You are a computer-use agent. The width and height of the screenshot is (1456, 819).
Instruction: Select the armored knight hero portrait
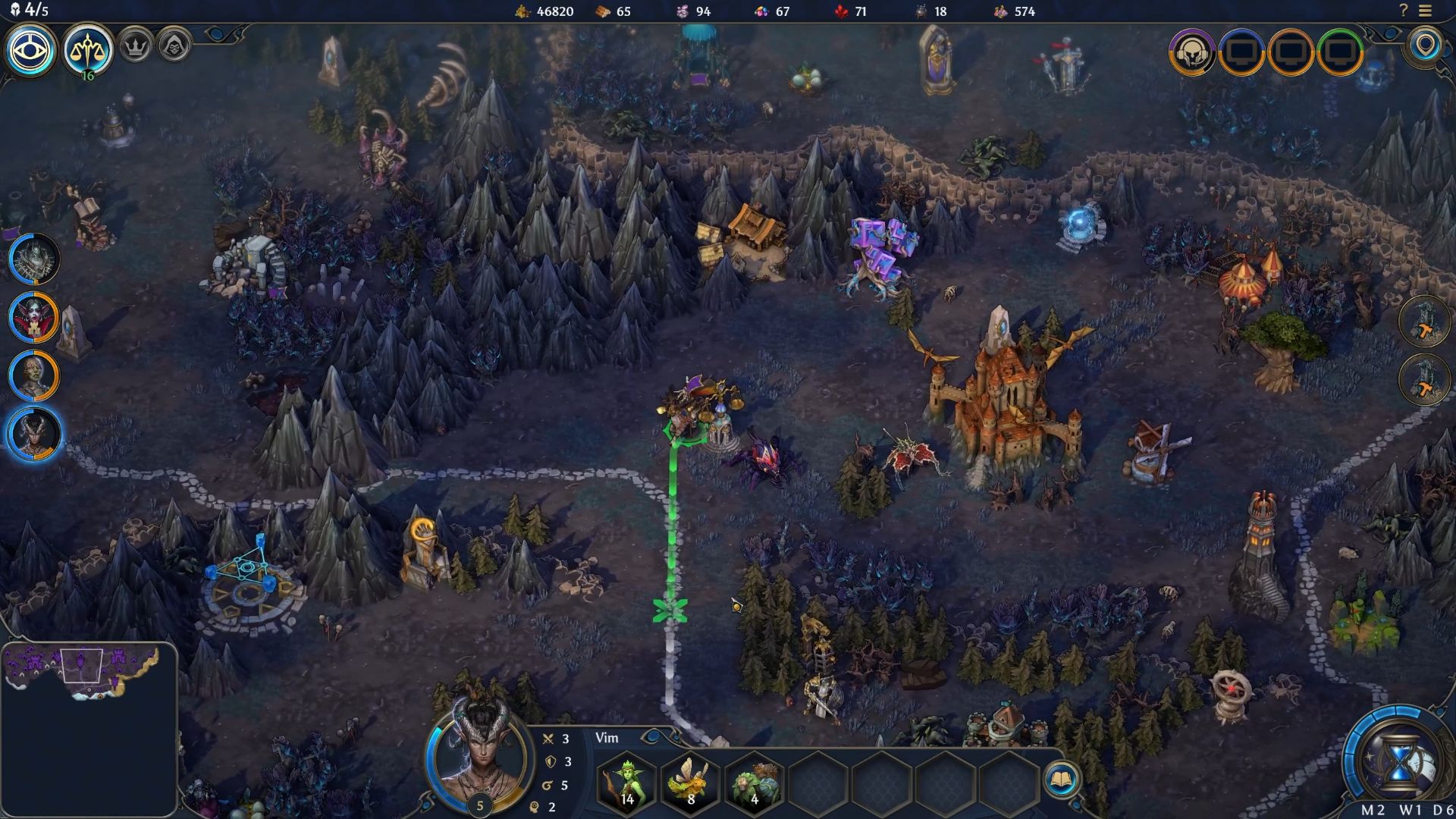pyautogui.click(x=34, y=258)
